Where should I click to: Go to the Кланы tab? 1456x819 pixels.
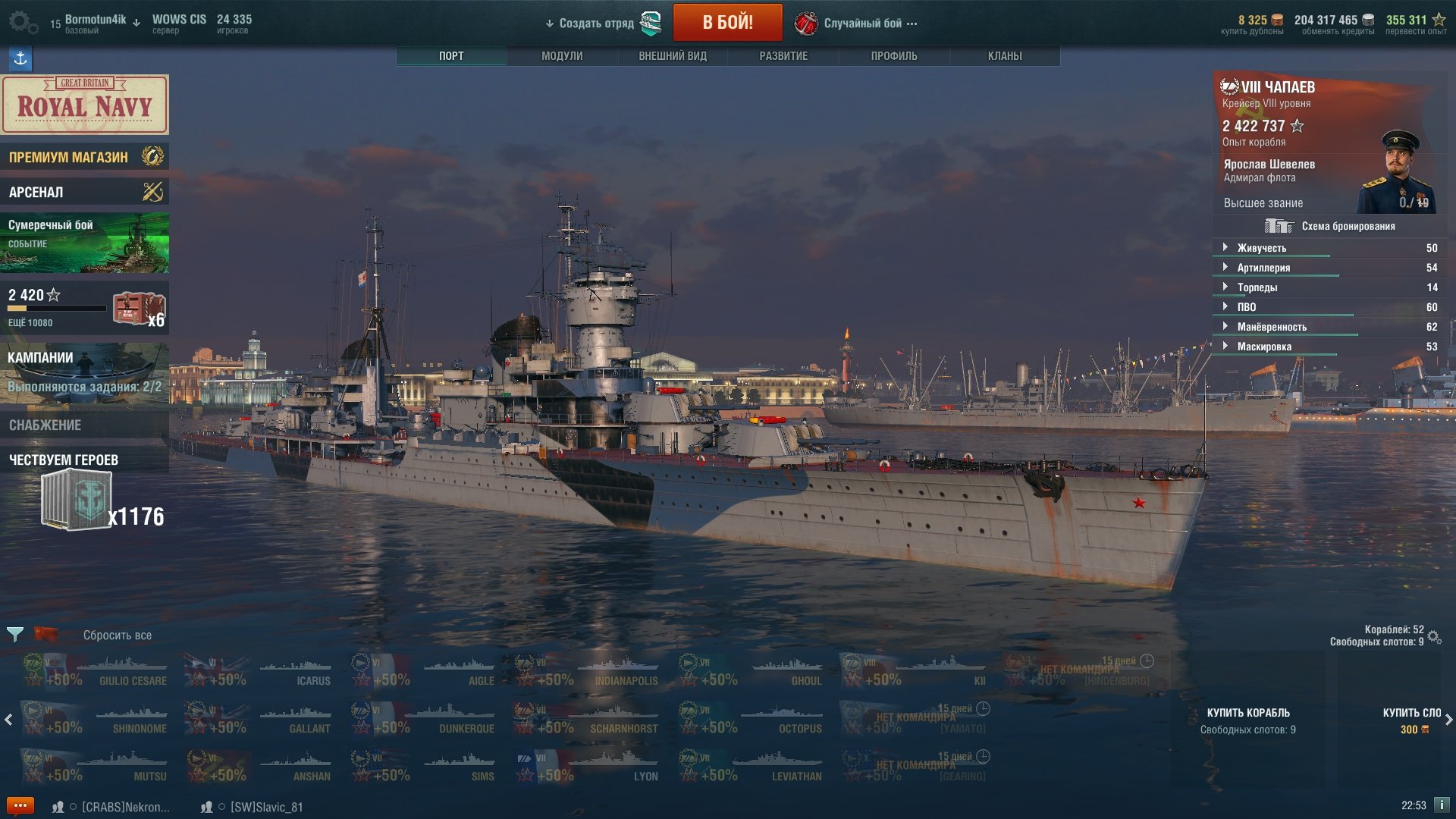pyautogui.click(x=1005, y=56)
